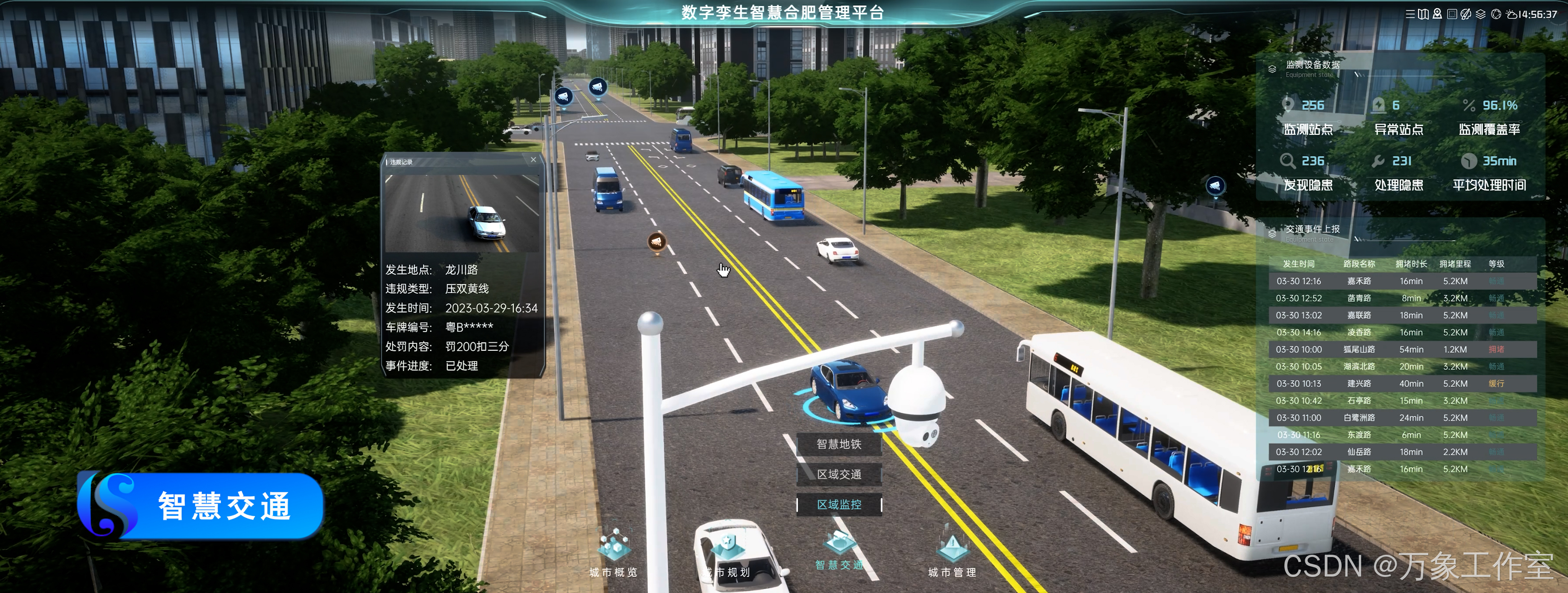Toggle the stacked layers icon

(1481, 14)
